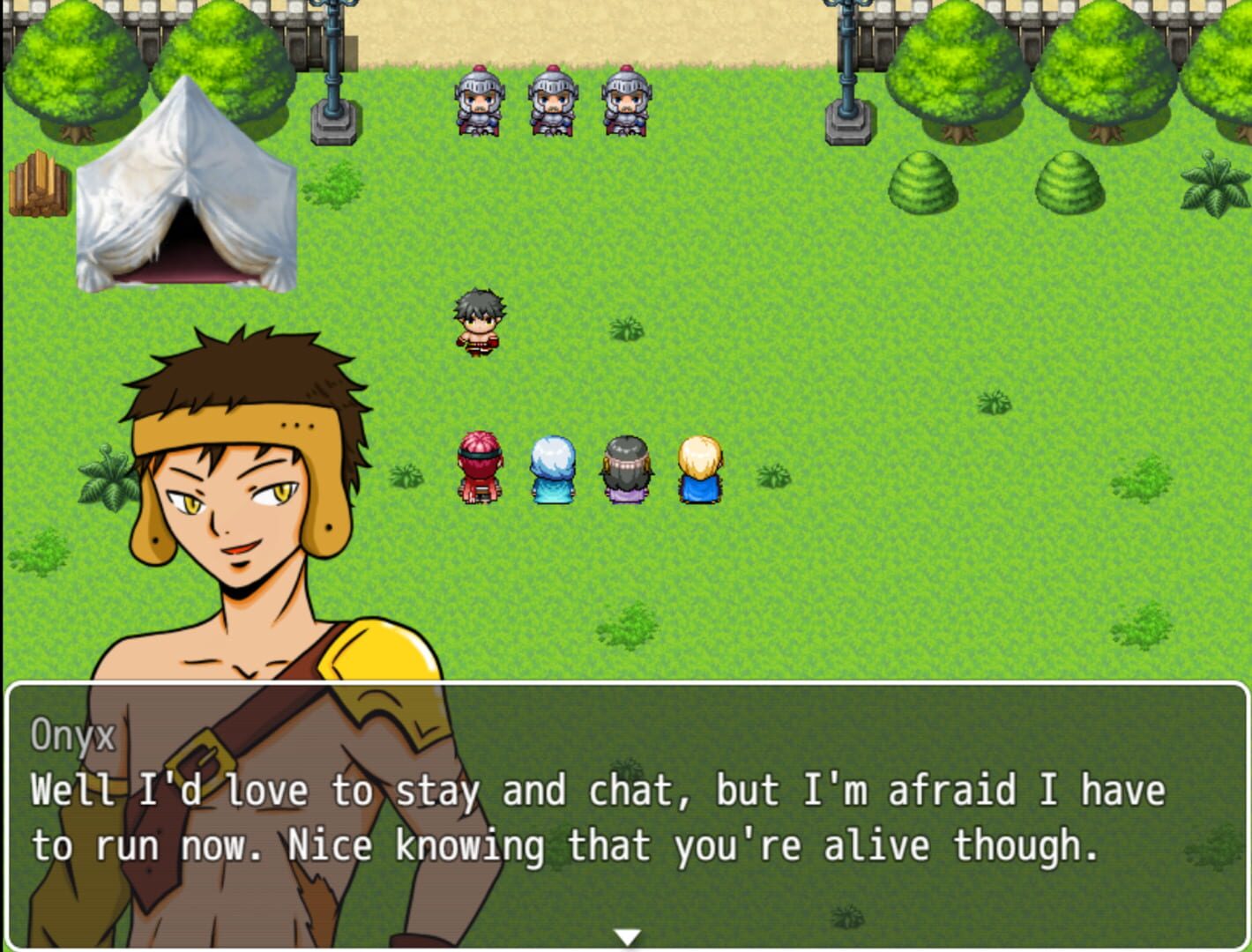Advance dialogue via the down arrow indicator
The image size is (1252, 952).
click(x=627, y=937)
